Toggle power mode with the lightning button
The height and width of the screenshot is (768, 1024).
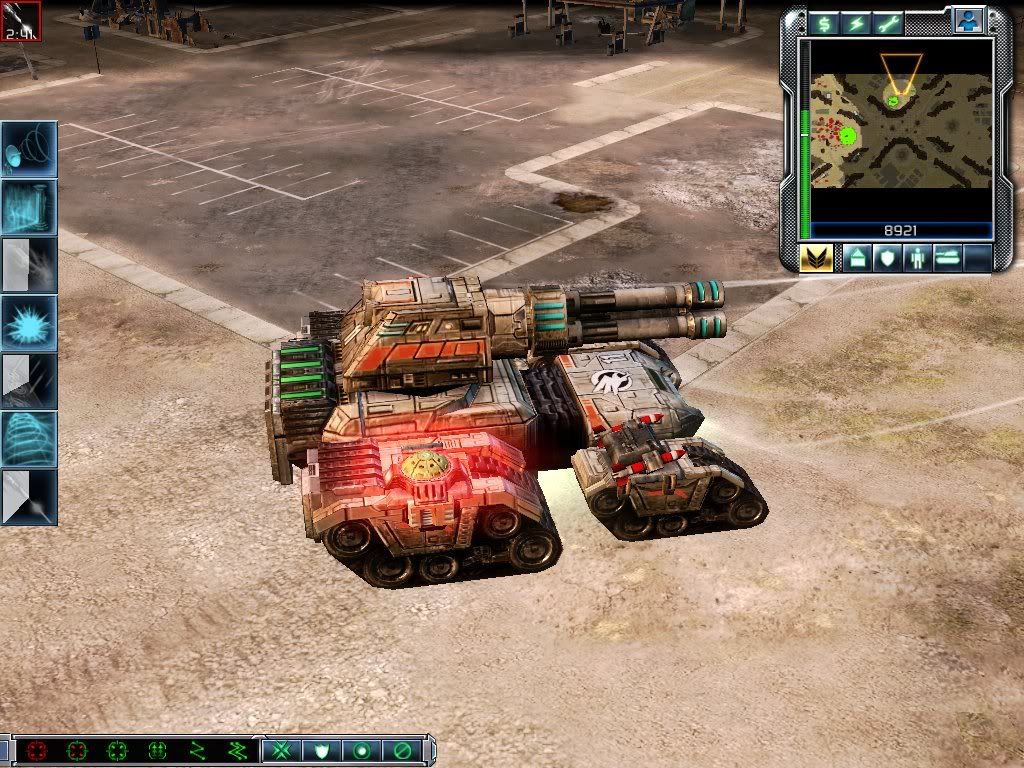(857, 23)
